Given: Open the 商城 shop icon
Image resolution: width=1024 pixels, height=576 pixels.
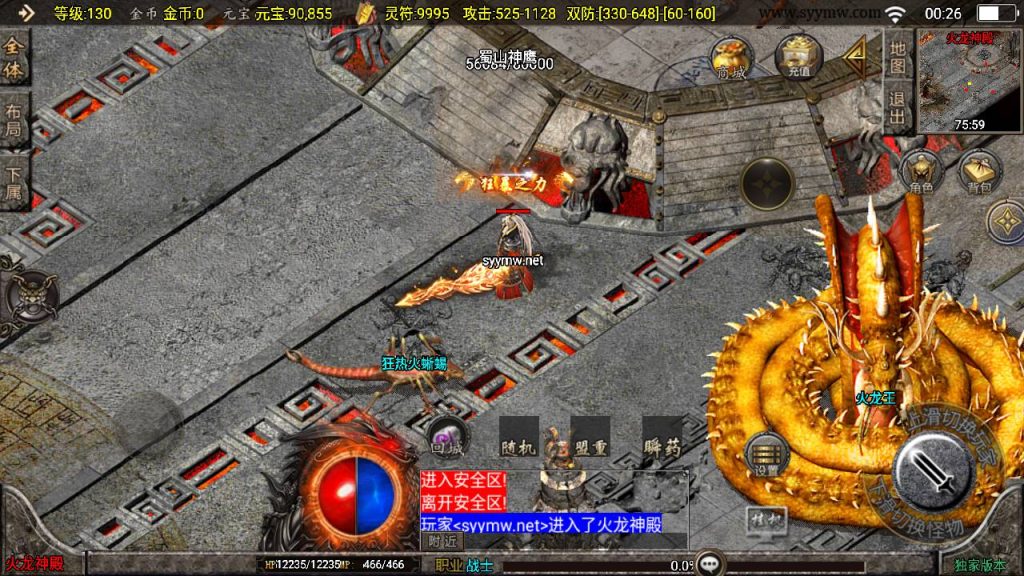Looking at the screenshot, I should click(x=730, y=58).
